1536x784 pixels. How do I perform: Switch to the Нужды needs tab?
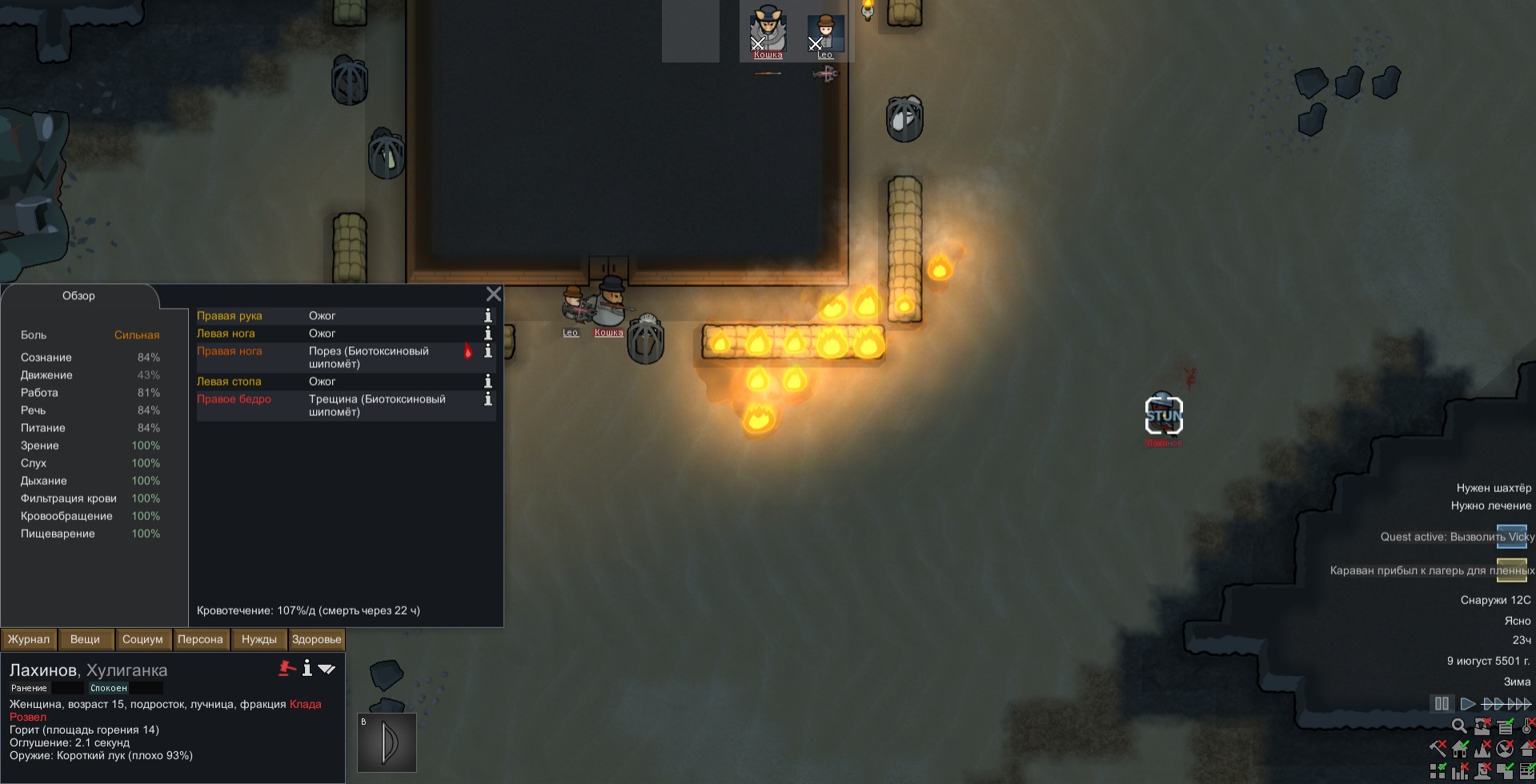pos(259,639)
